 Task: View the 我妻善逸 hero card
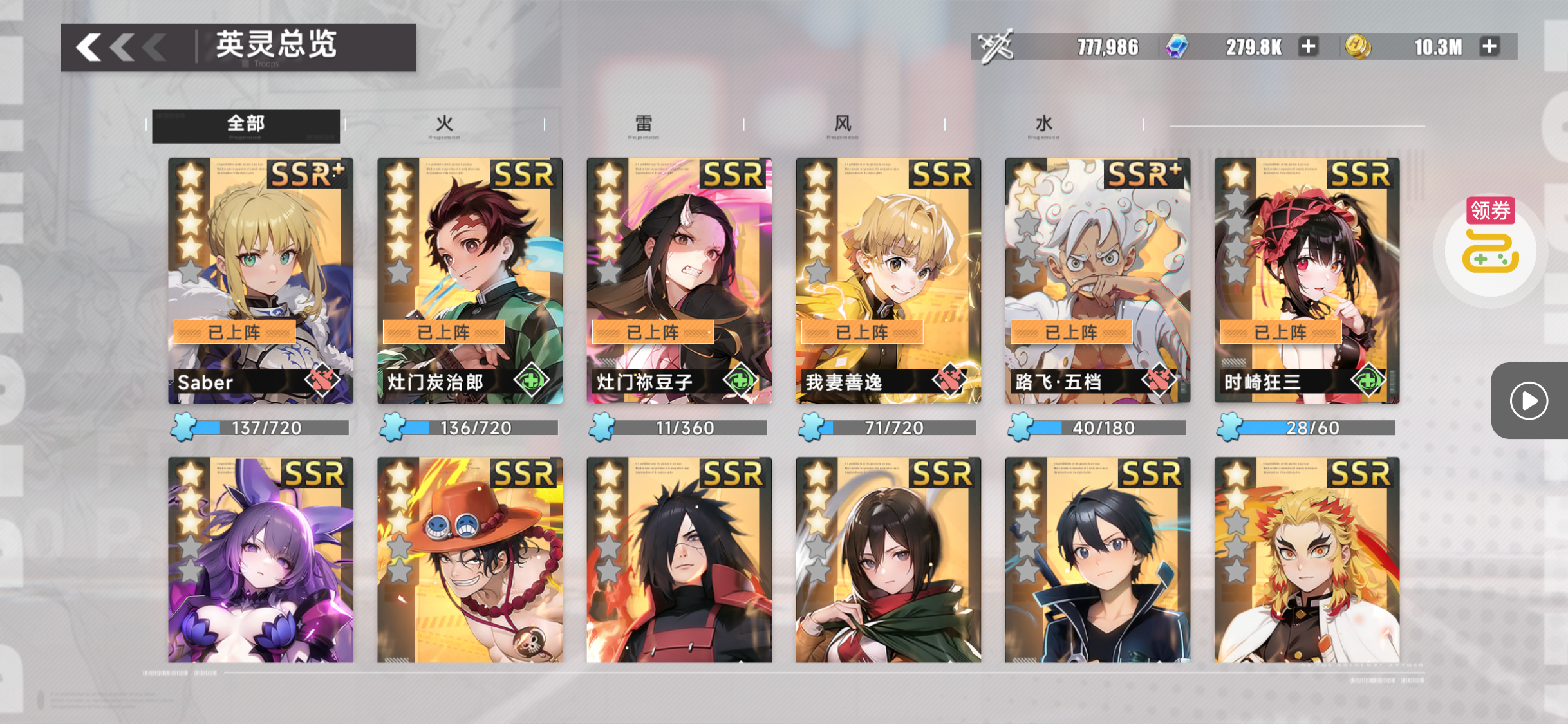tap(888, 281)
